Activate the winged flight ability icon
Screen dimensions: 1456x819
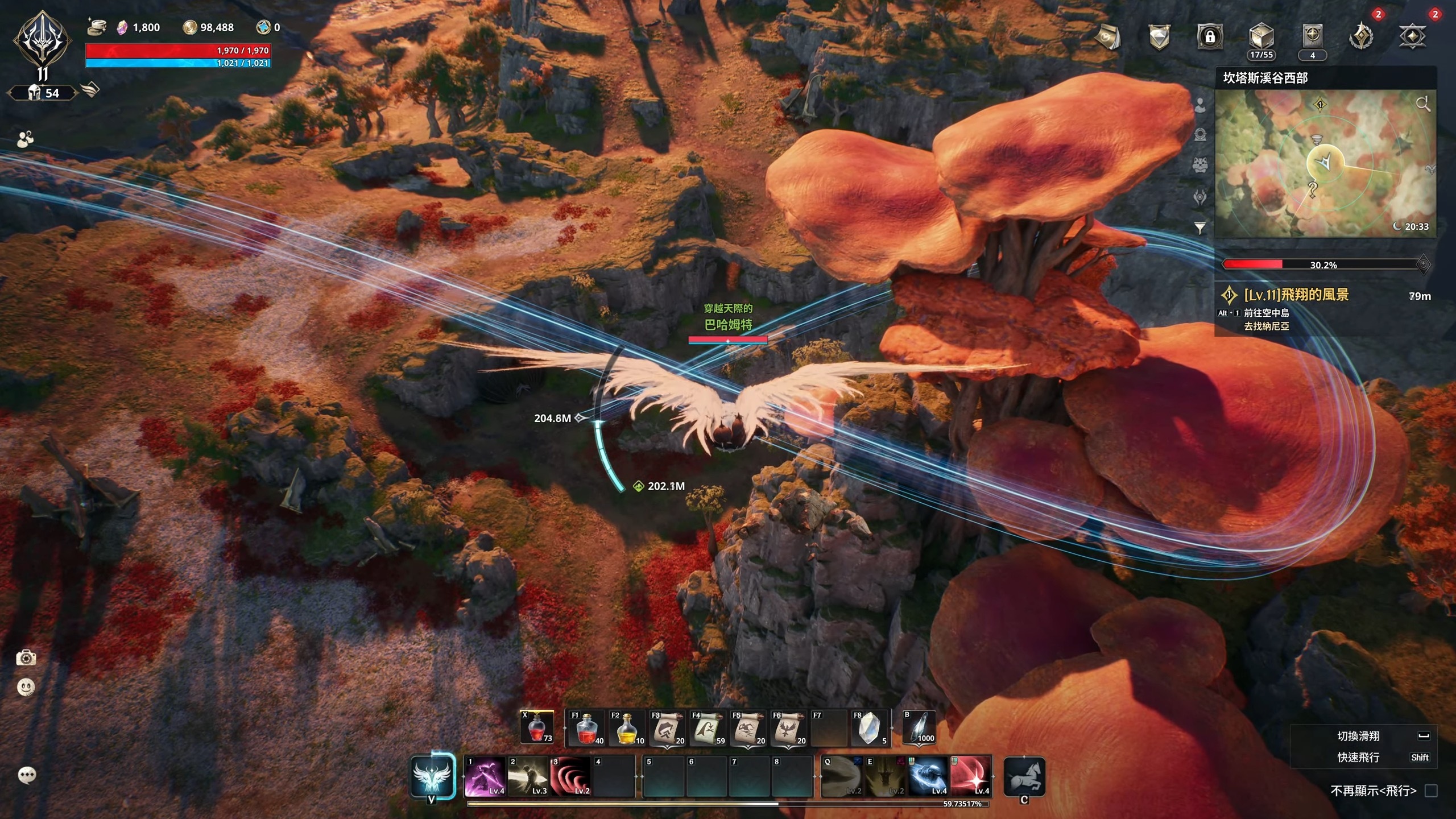pyautogui.click(x=432, y=777)
